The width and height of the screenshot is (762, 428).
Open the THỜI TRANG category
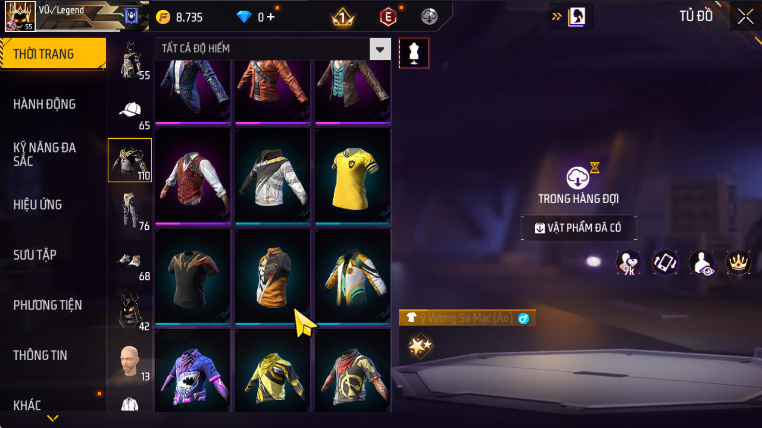50,54
